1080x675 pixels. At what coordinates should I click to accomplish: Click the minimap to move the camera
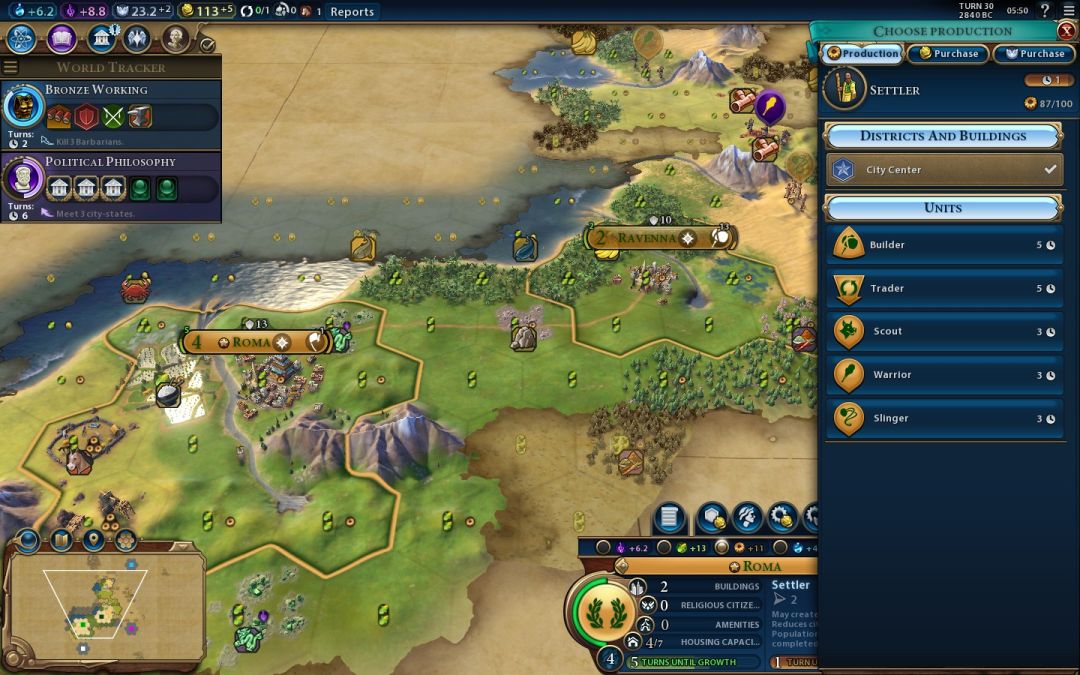click(x=105, y=605)
